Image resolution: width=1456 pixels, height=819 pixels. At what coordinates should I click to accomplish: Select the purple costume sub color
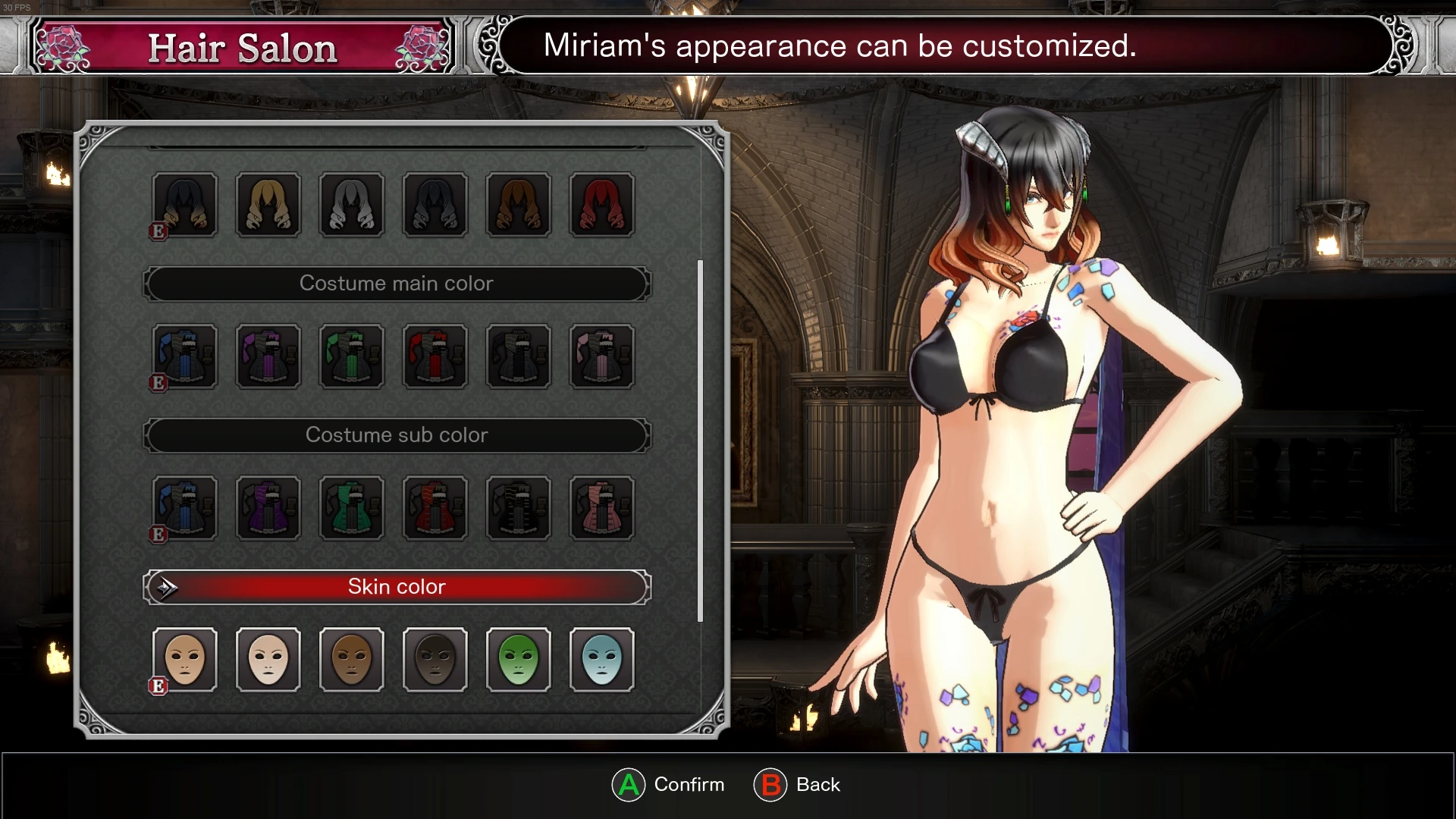click(x=268, y=508)
